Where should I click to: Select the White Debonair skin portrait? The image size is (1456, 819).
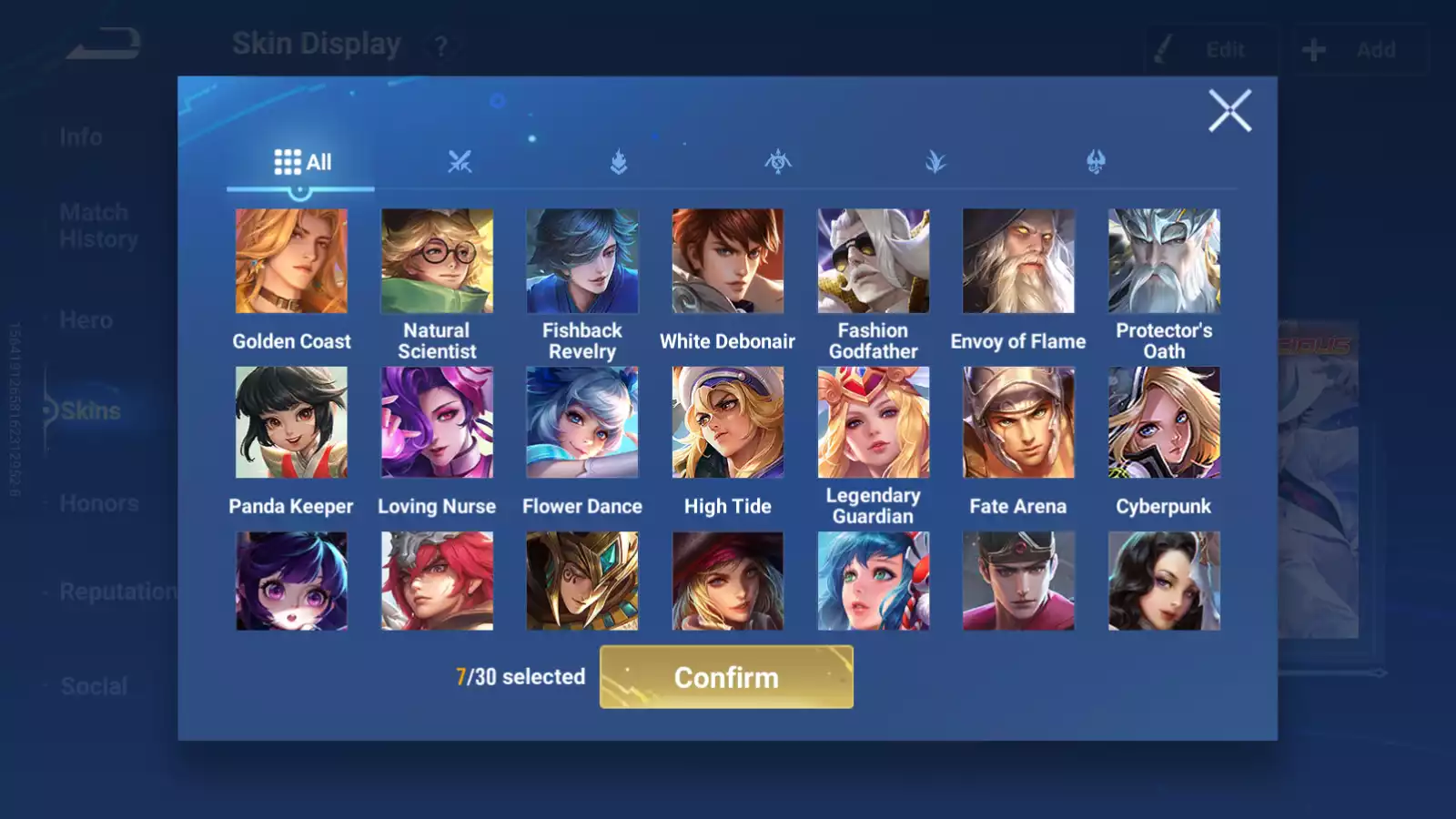coord(728,261)
